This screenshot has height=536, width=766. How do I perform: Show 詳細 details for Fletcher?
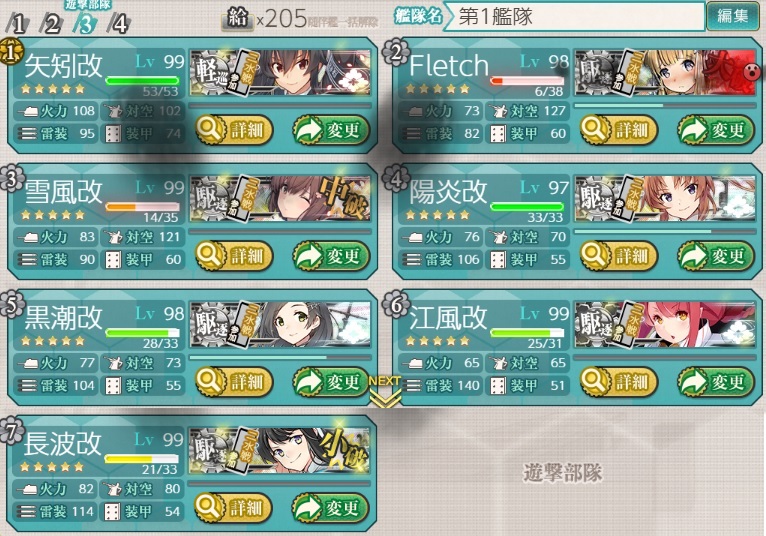click(619, 130)
